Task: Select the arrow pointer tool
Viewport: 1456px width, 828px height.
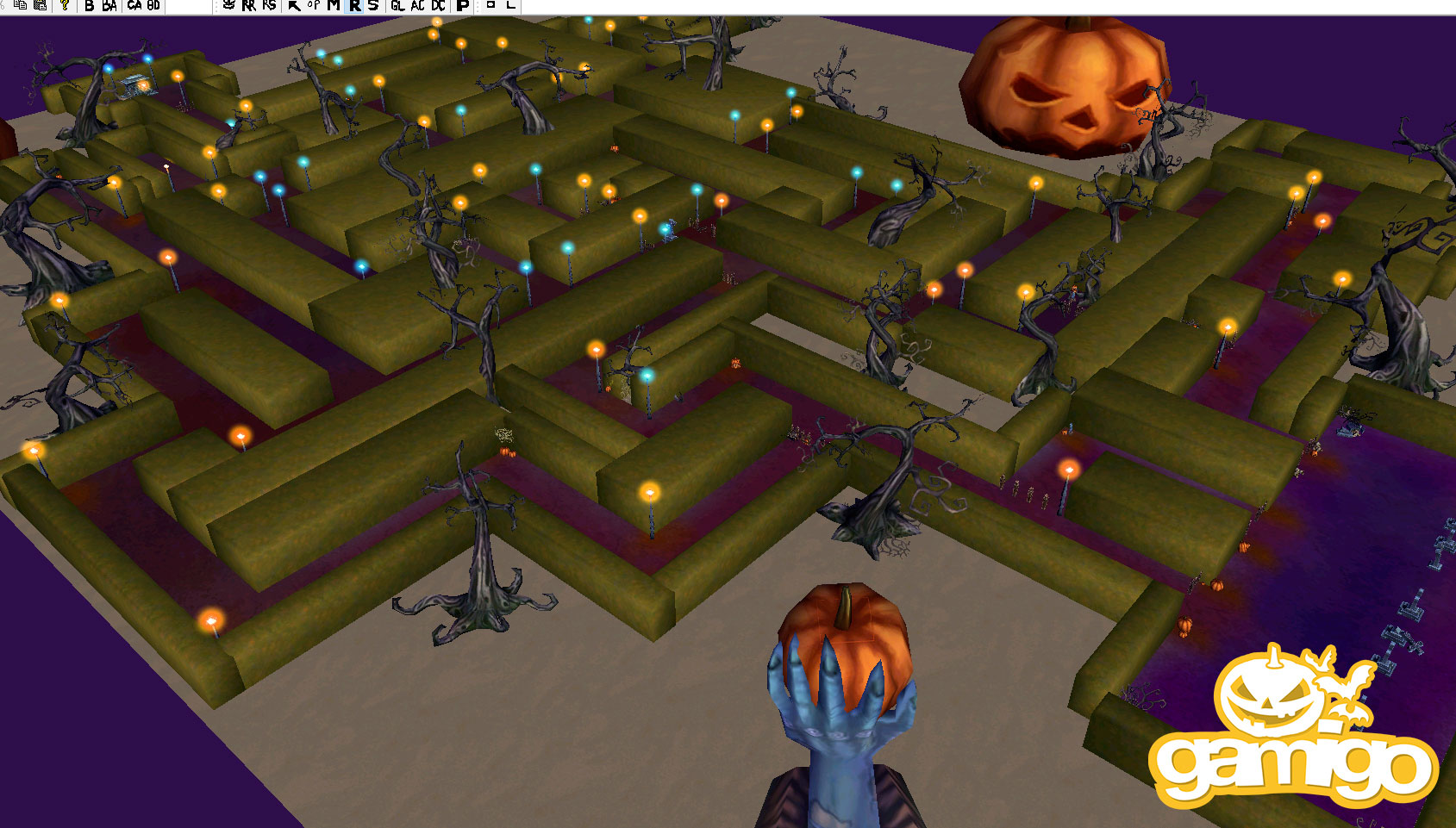Action: tap(293, 5)
